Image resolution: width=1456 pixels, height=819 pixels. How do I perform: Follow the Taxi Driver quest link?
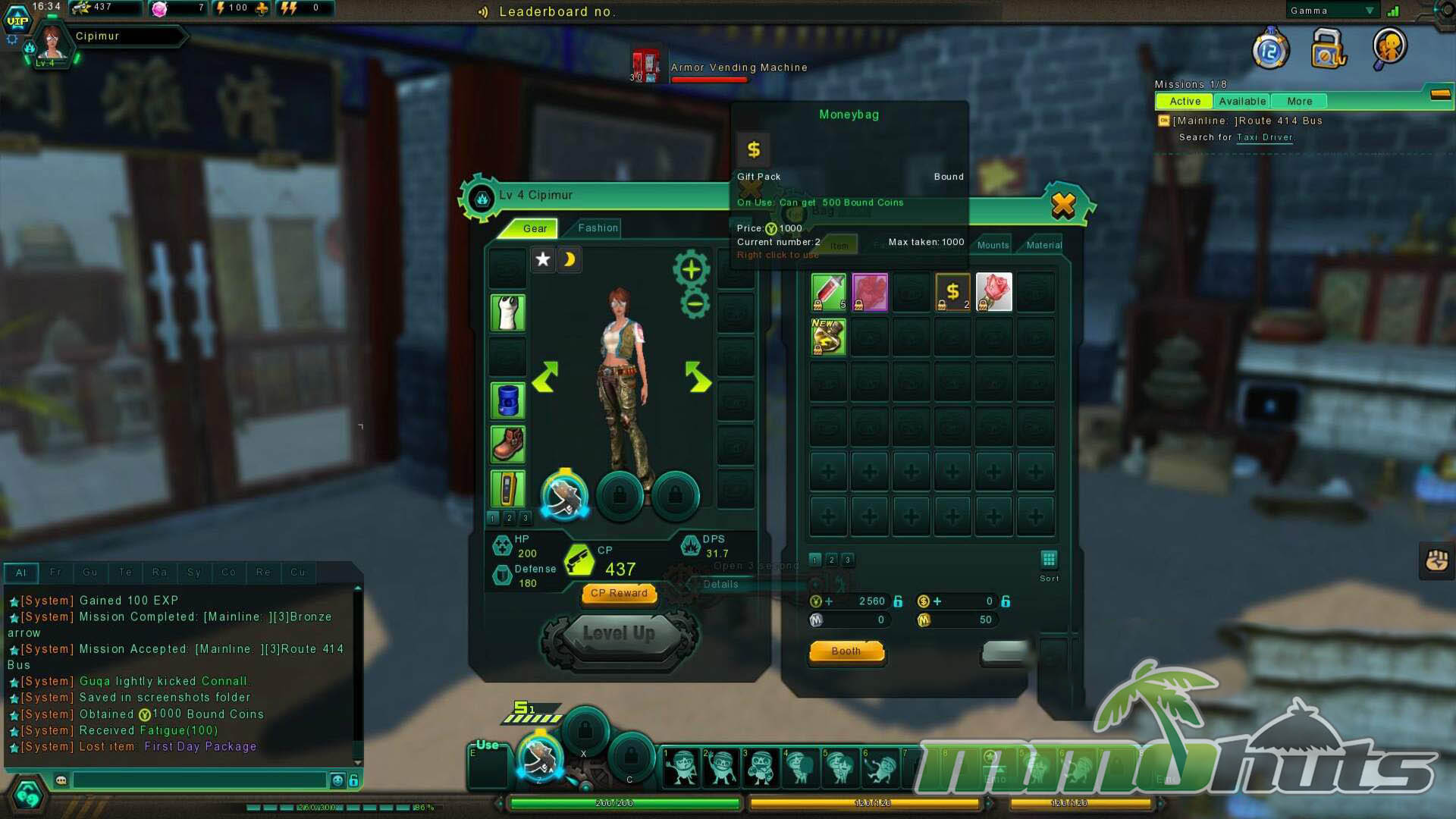pyautogui.click(x=1264, y=137)
